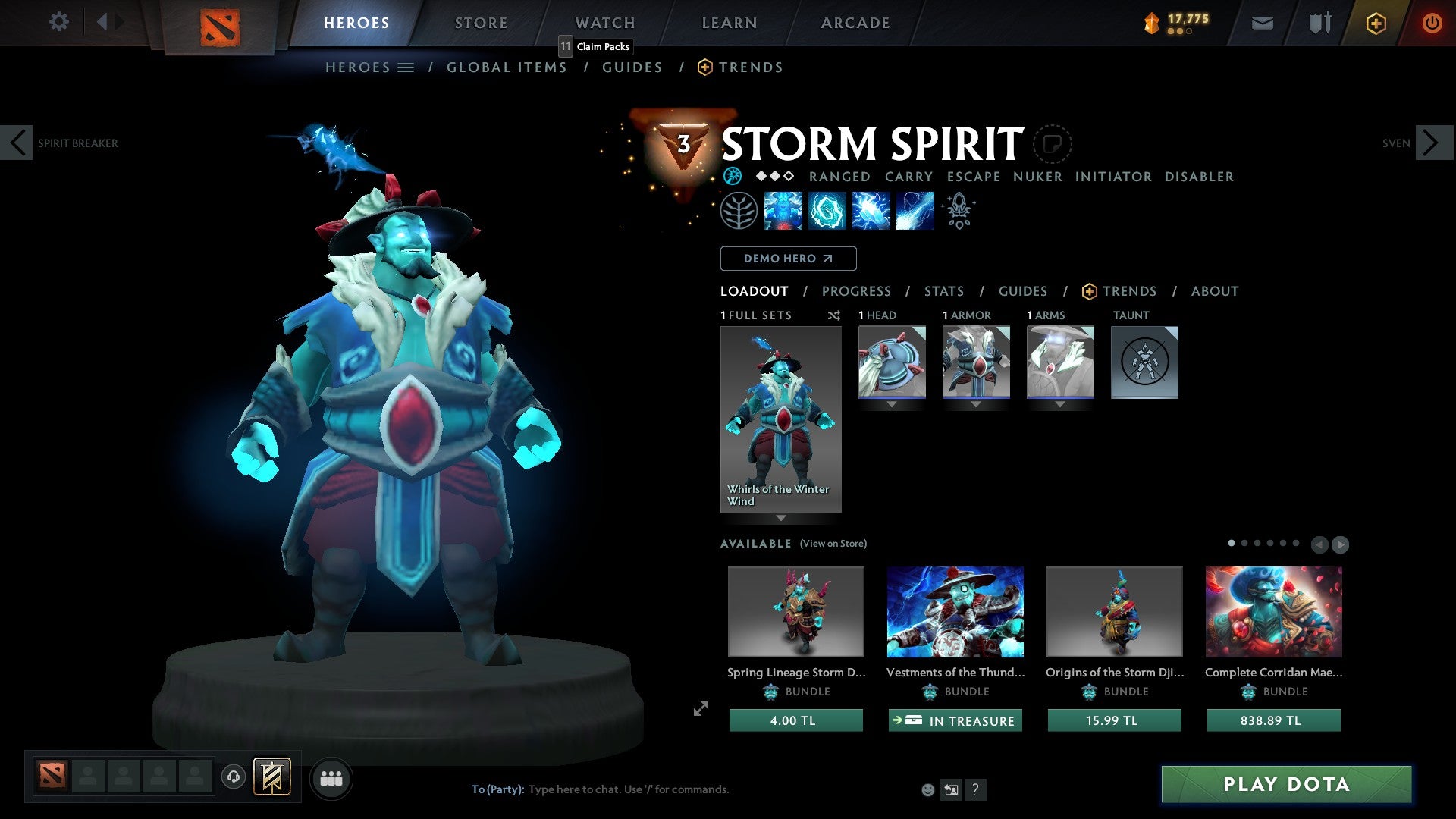Toggle the chat help question mark button
1456x819 pixels.
tap(975, 790)
